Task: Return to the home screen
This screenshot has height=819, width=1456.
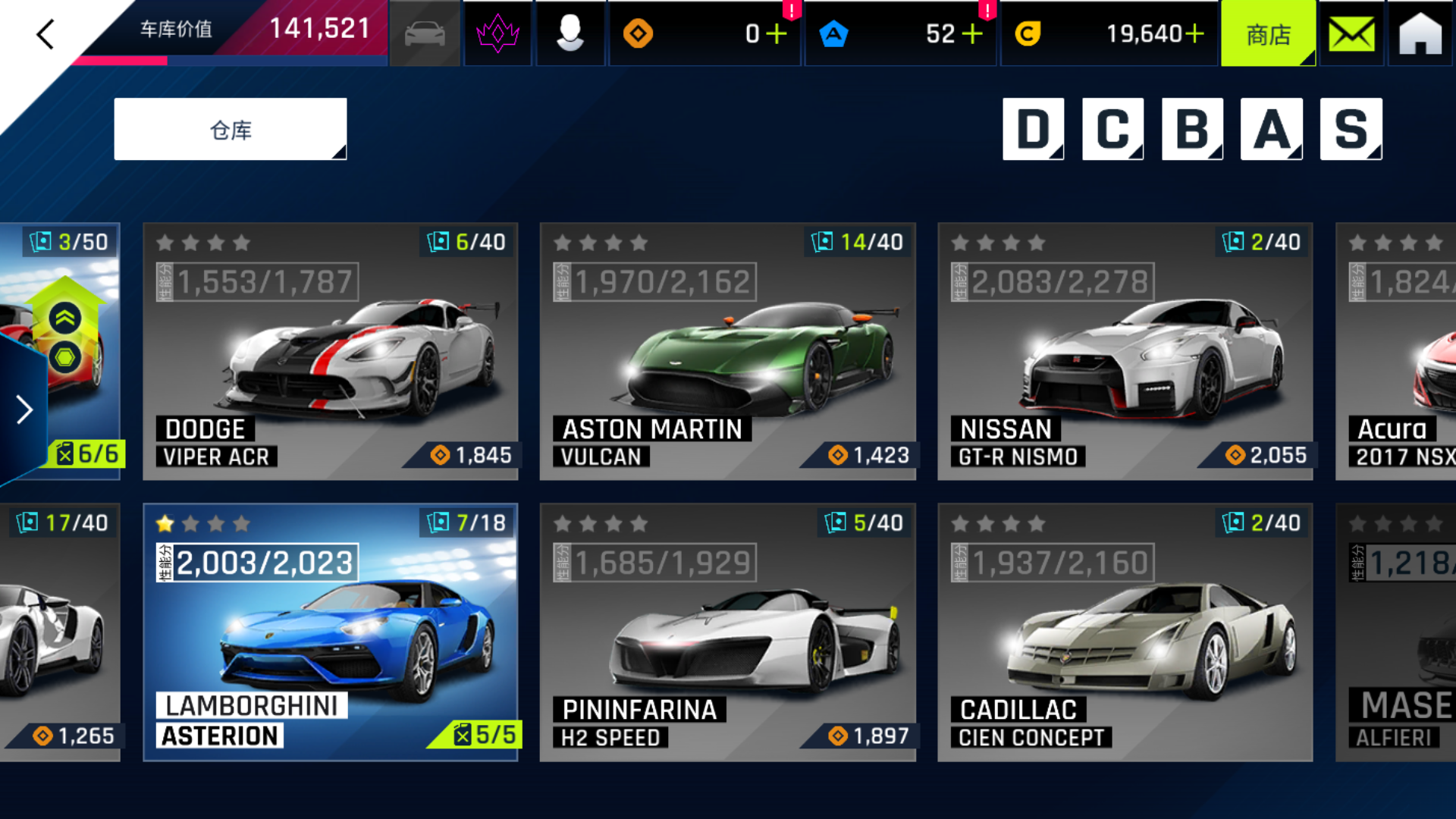Action: (x=1420, y=34)
